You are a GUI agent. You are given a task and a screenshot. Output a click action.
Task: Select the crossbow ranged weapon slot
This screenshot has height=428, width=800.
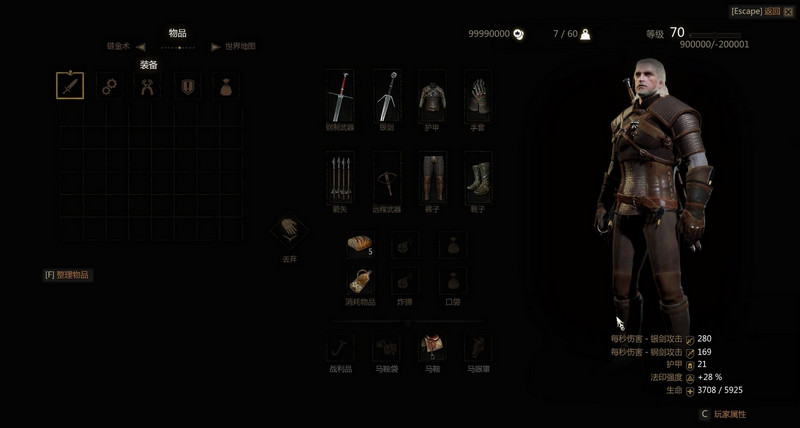(387, 178)
